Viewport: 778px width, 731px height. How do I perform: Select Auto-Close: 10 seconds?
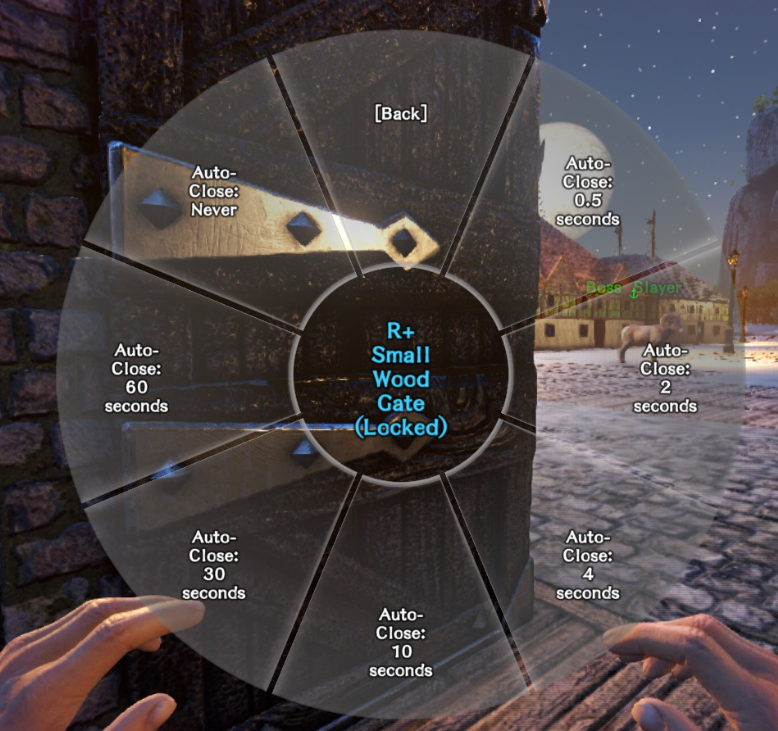click(401, 642)
